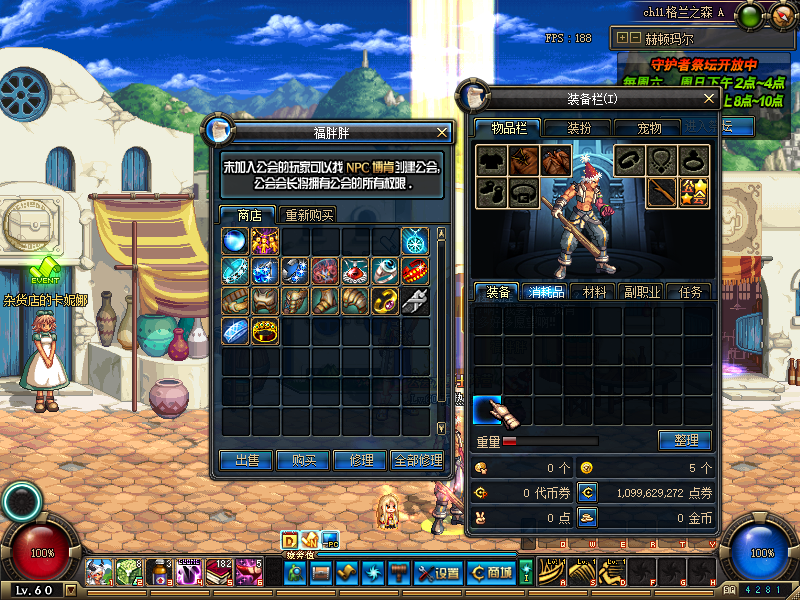Switch to the 重新购买 buyback tab
Viewport: 800px width, 600px height.
pyautogui.click(x=309, y=215)
